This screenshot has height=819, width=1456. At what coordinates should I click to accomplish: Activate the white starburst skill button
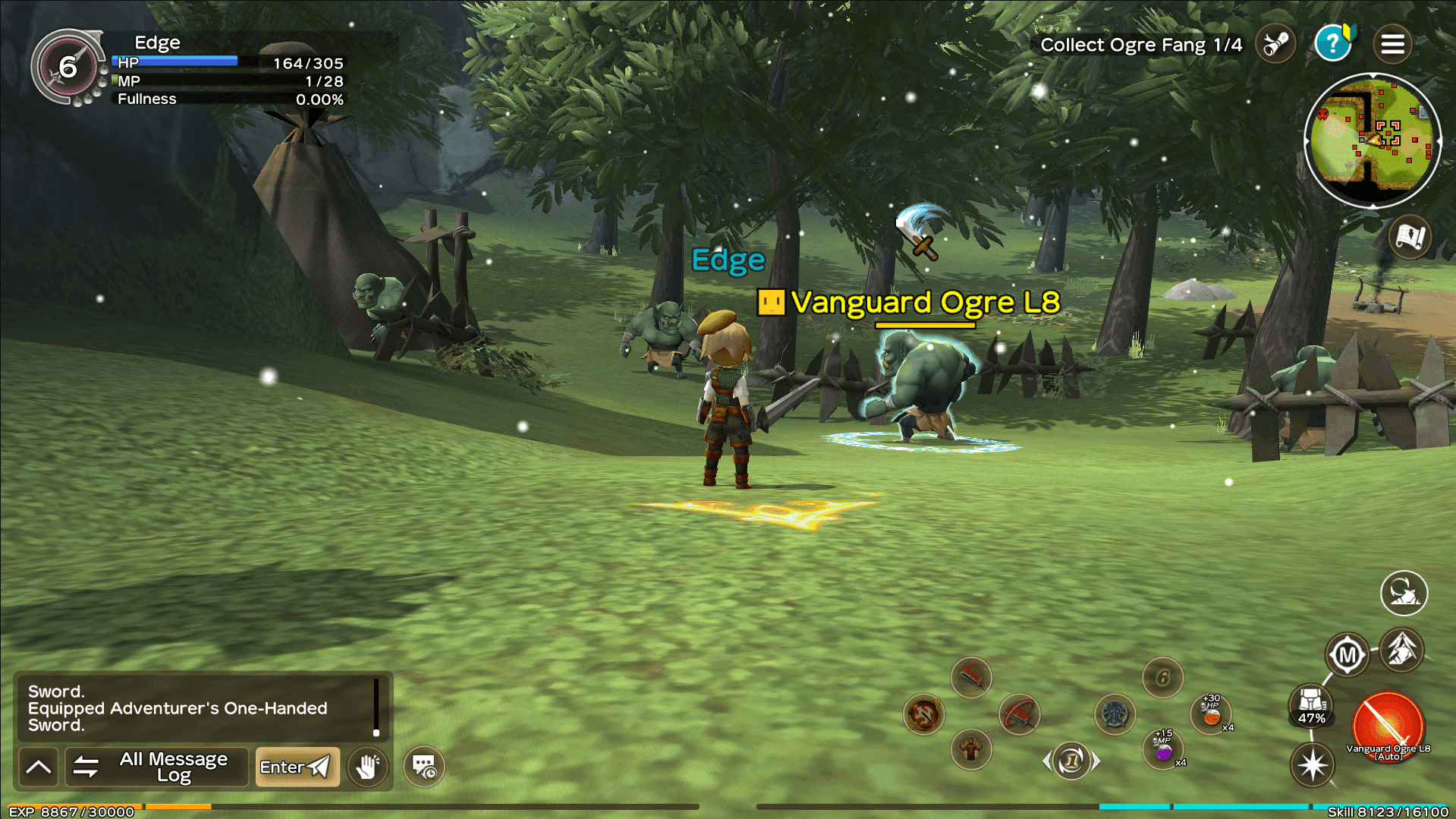tap(1313, 764)
